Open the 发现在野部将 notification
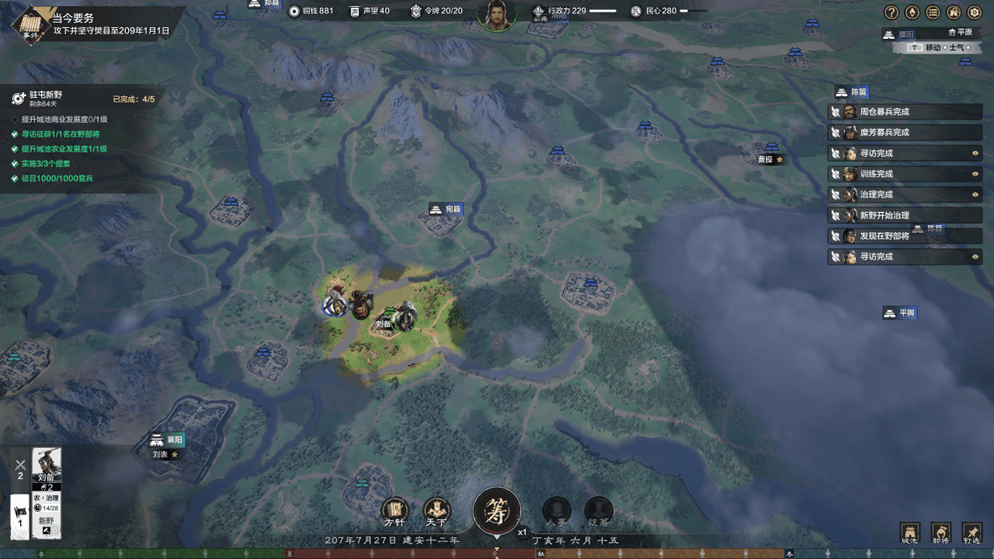 (x=905, y=236)
